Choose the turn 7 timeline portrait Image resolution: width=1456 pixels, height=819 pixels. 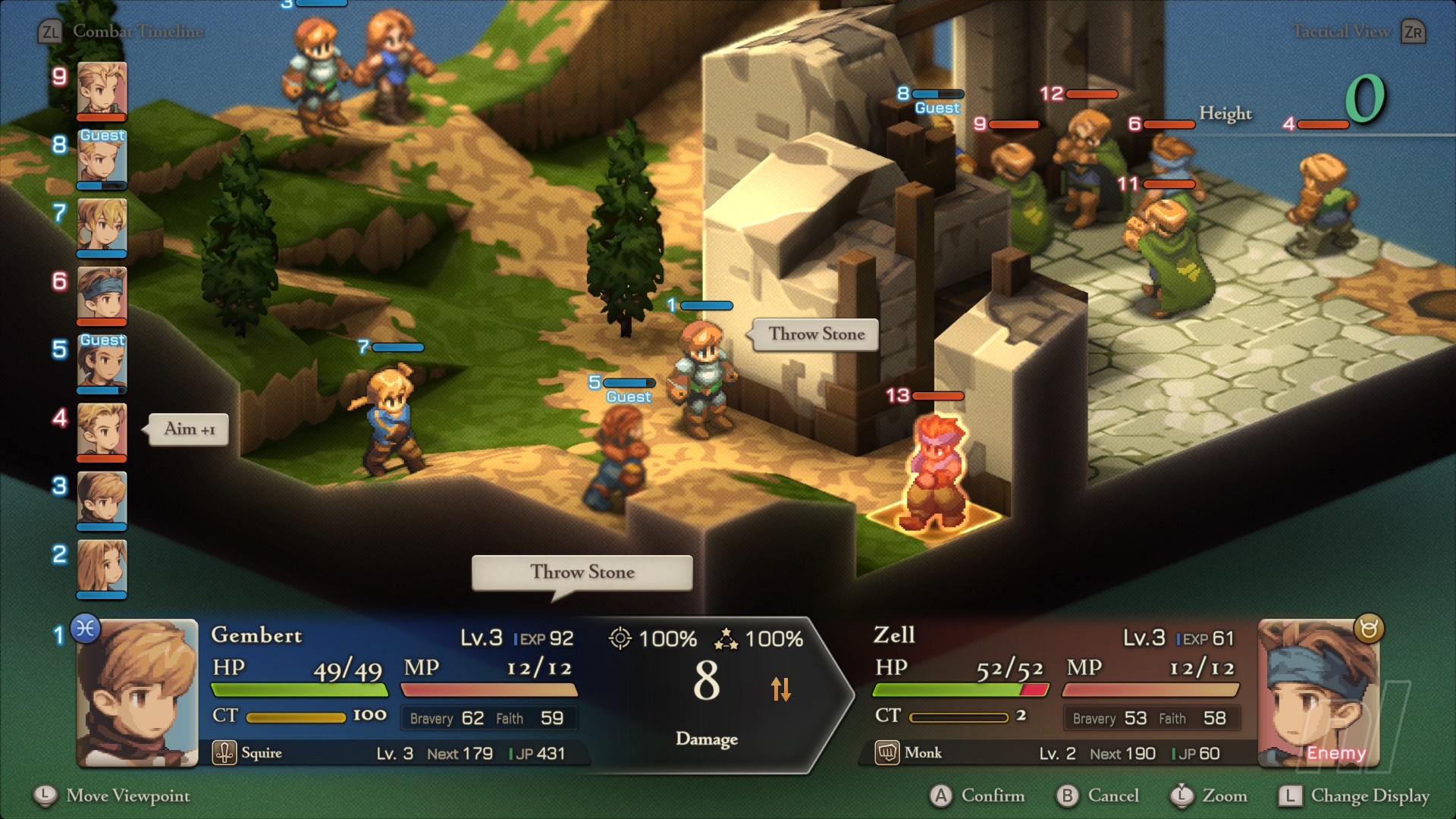102,226
